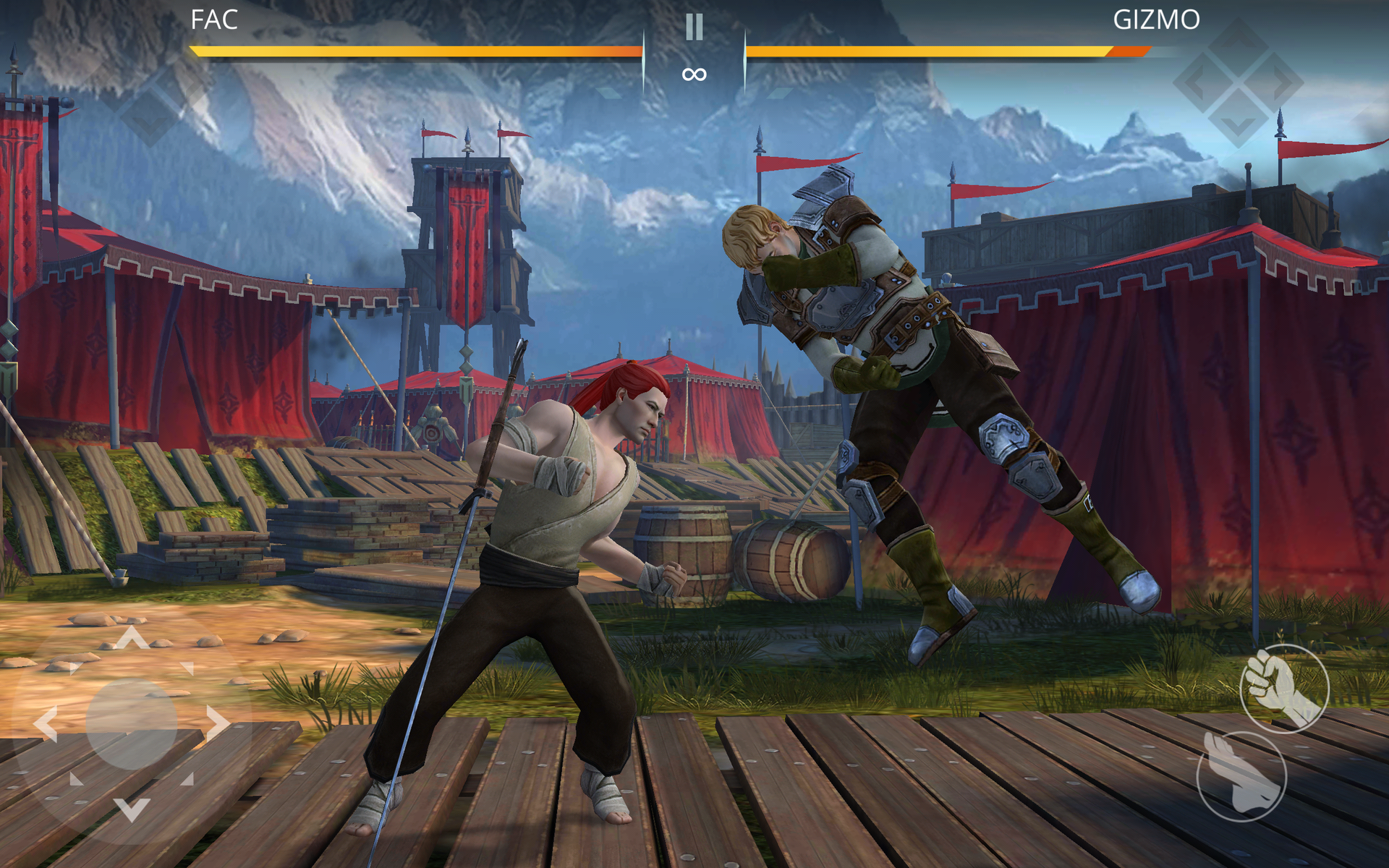1389x868 pixels.
Task: Touch the center joystick thumb pad
Action: tap(132, 723)
